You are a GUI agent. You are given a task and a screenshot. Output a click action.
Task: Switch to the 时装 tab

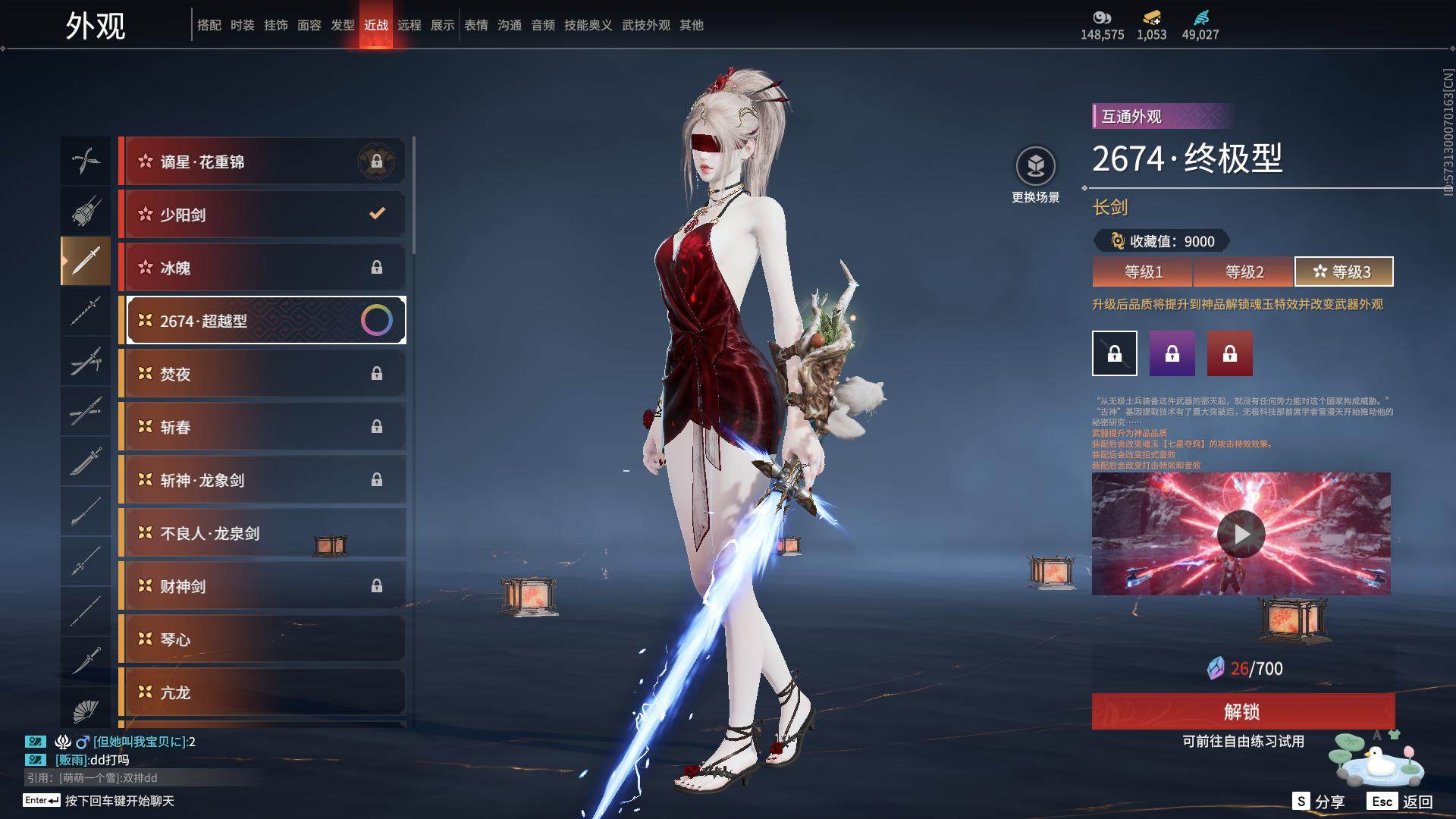click(243, 25)
